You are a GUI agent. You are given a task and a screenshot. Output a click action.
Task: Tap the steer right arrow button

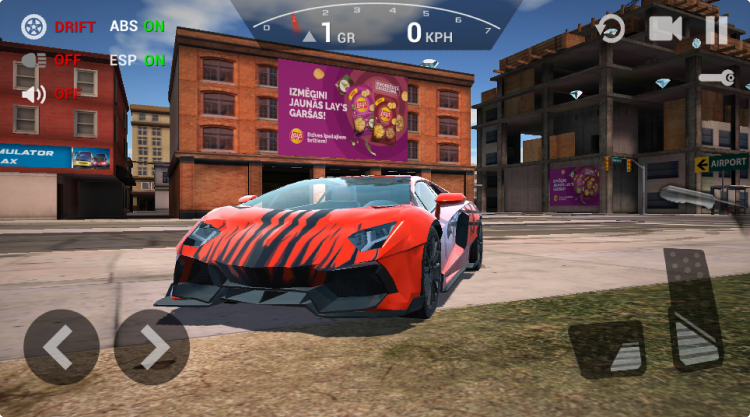tap(152, 347)
